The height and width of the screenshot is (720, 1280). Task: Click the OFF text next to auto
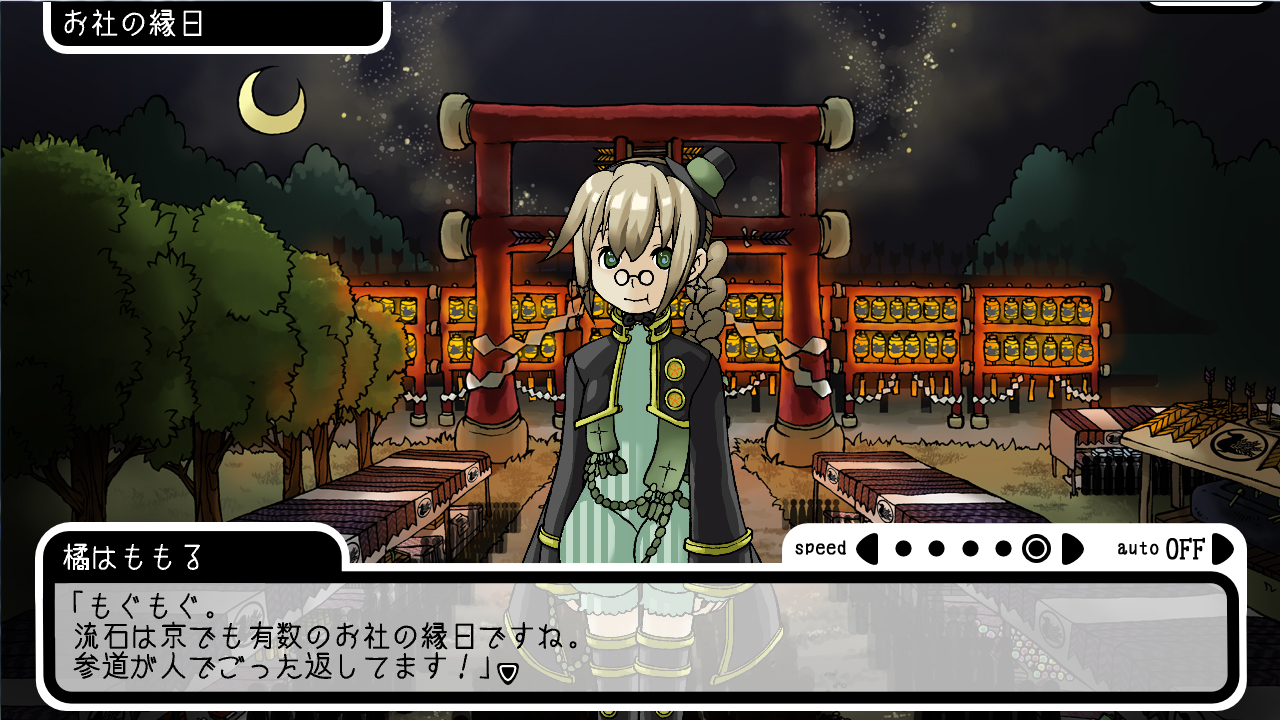[x=1184, y=548]
